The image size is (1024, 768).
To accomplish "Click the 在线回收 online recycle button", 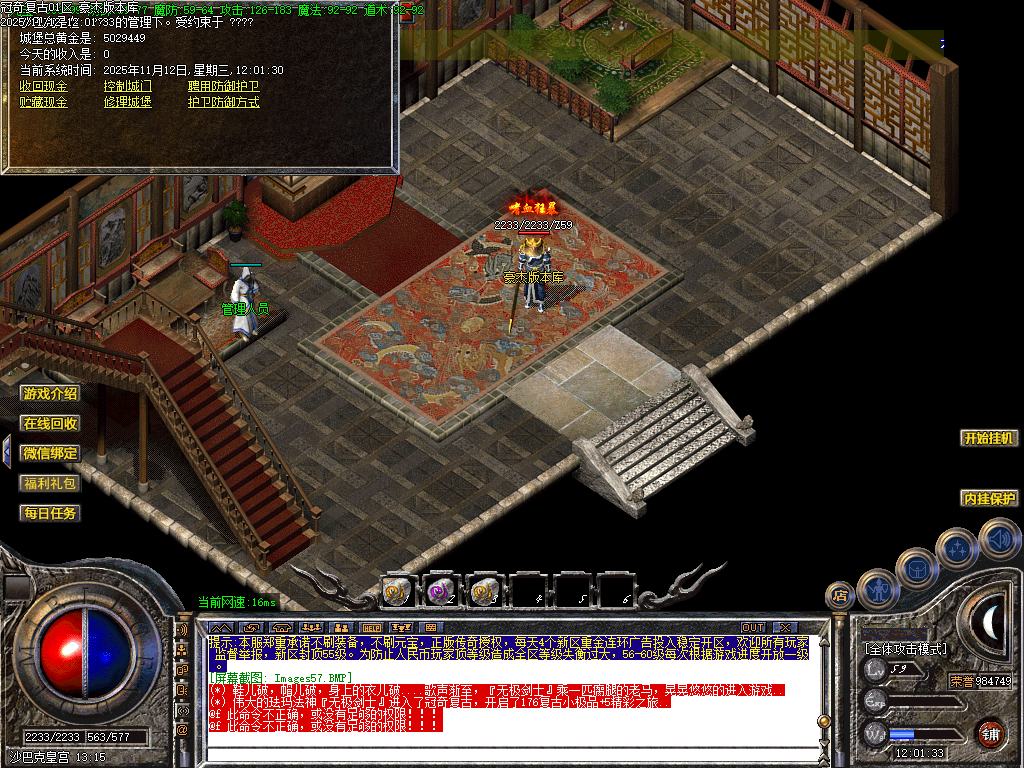I will tap(50, 424).
